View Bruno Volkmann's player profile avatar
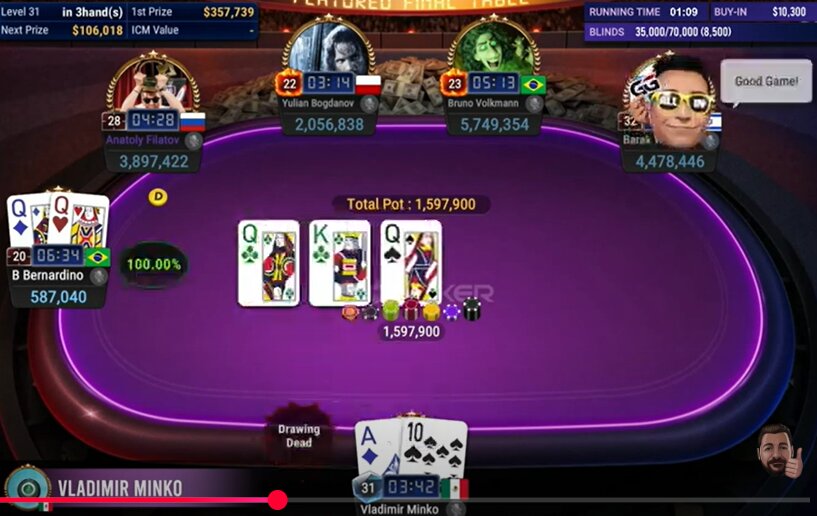Screen dimensions: 817x516 (x=495, y=48)
